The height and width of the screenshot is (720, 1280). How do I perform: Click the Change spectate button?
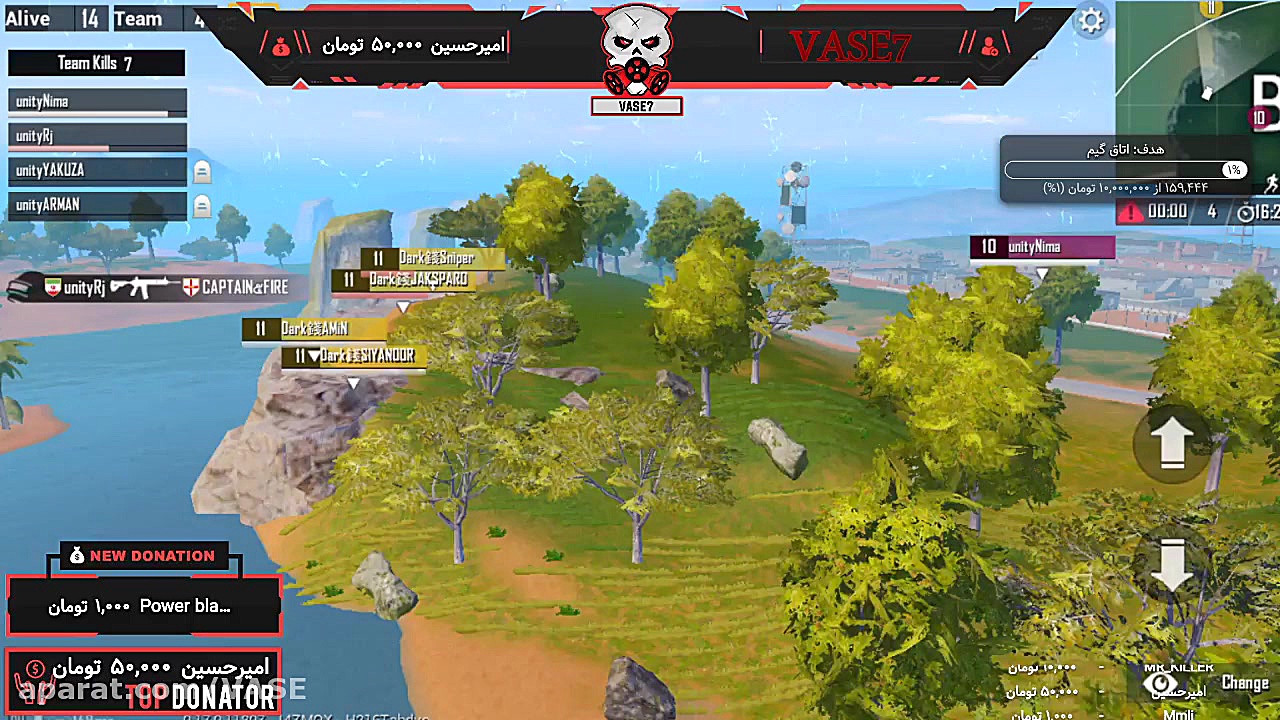[1244, 683]
